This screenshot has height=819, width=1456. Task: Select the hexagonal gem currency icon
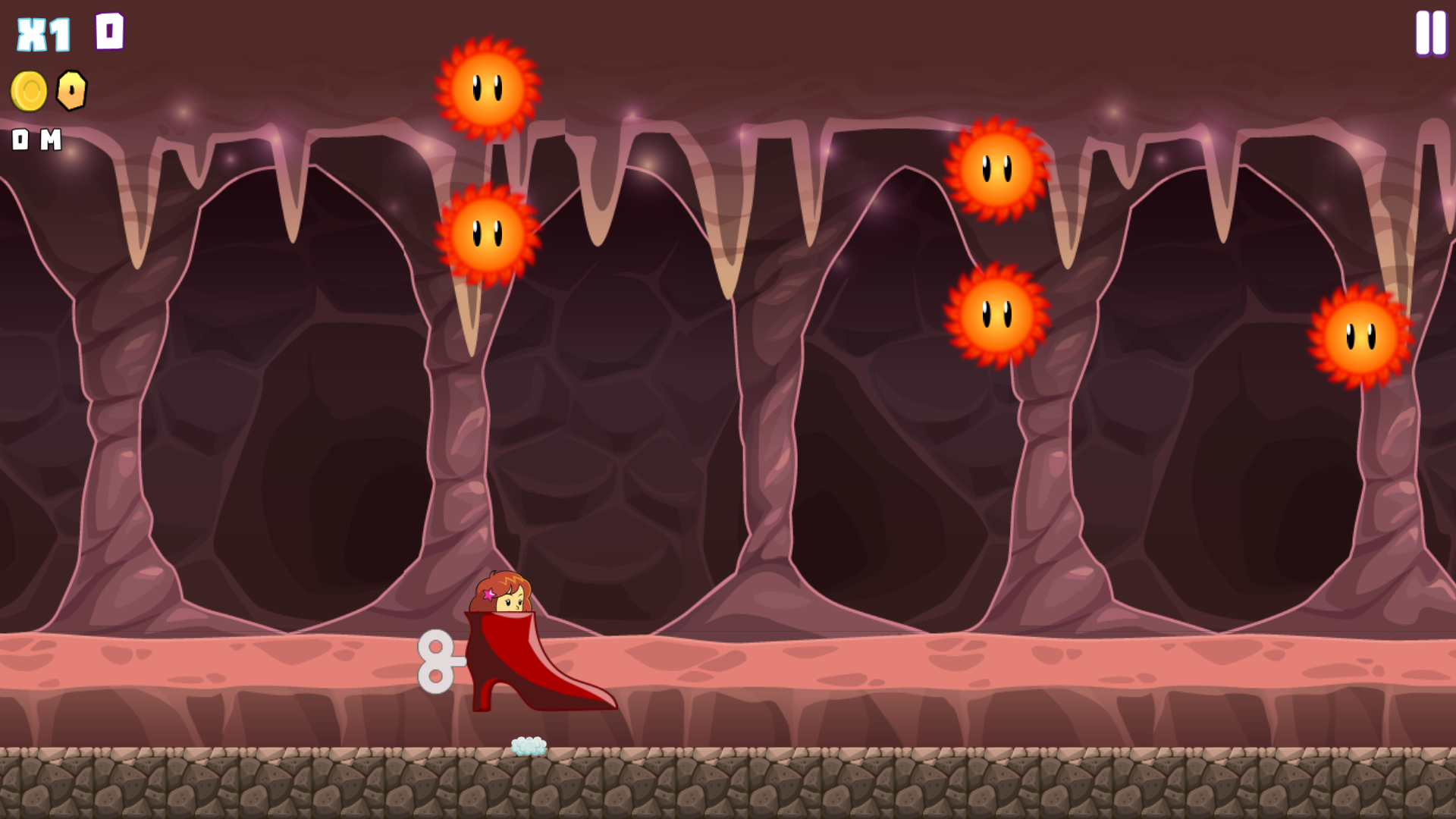tap(71, 89)
